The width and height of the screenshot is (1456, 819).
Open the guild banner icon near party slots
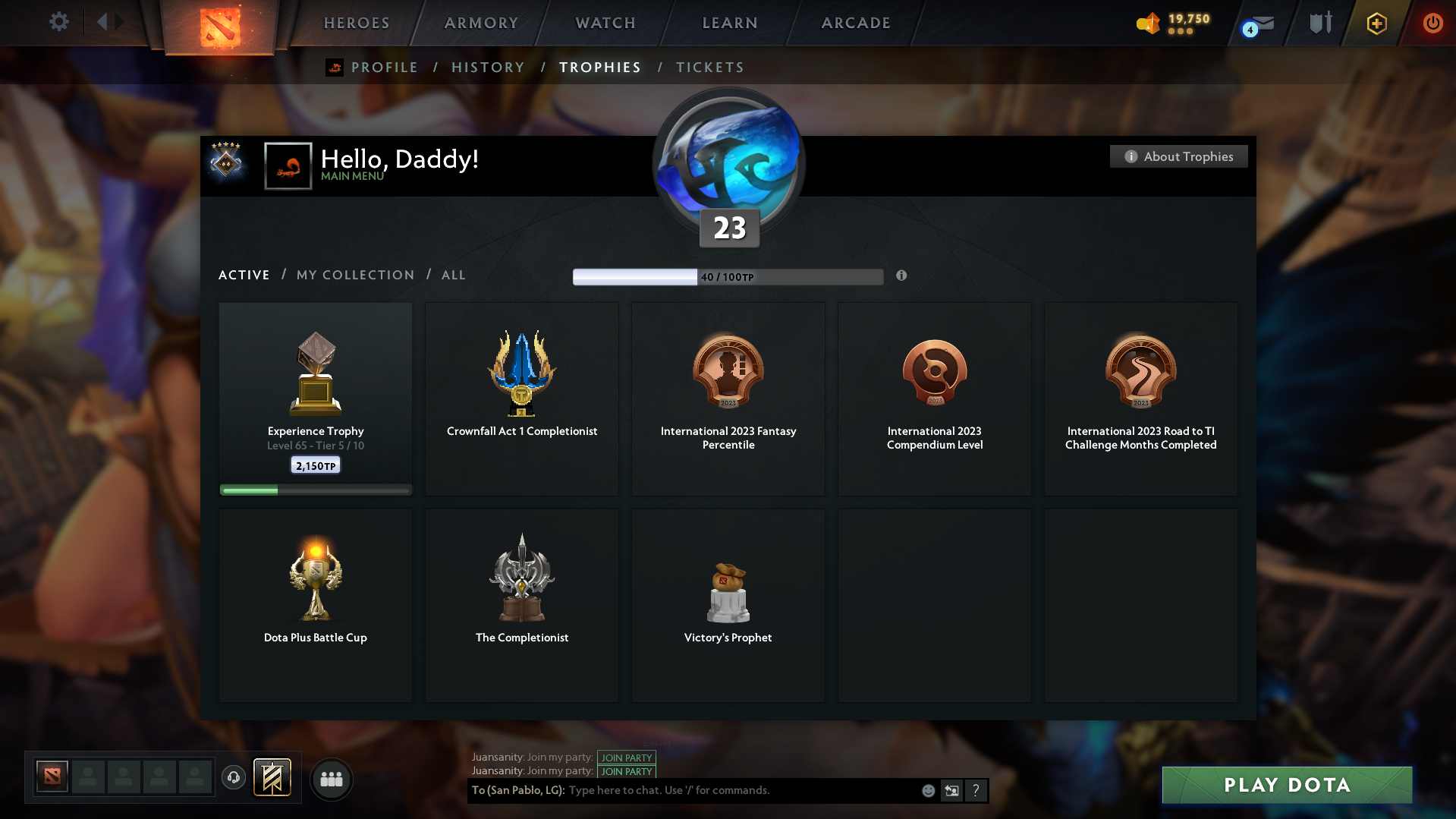click(x=274, y=777)
